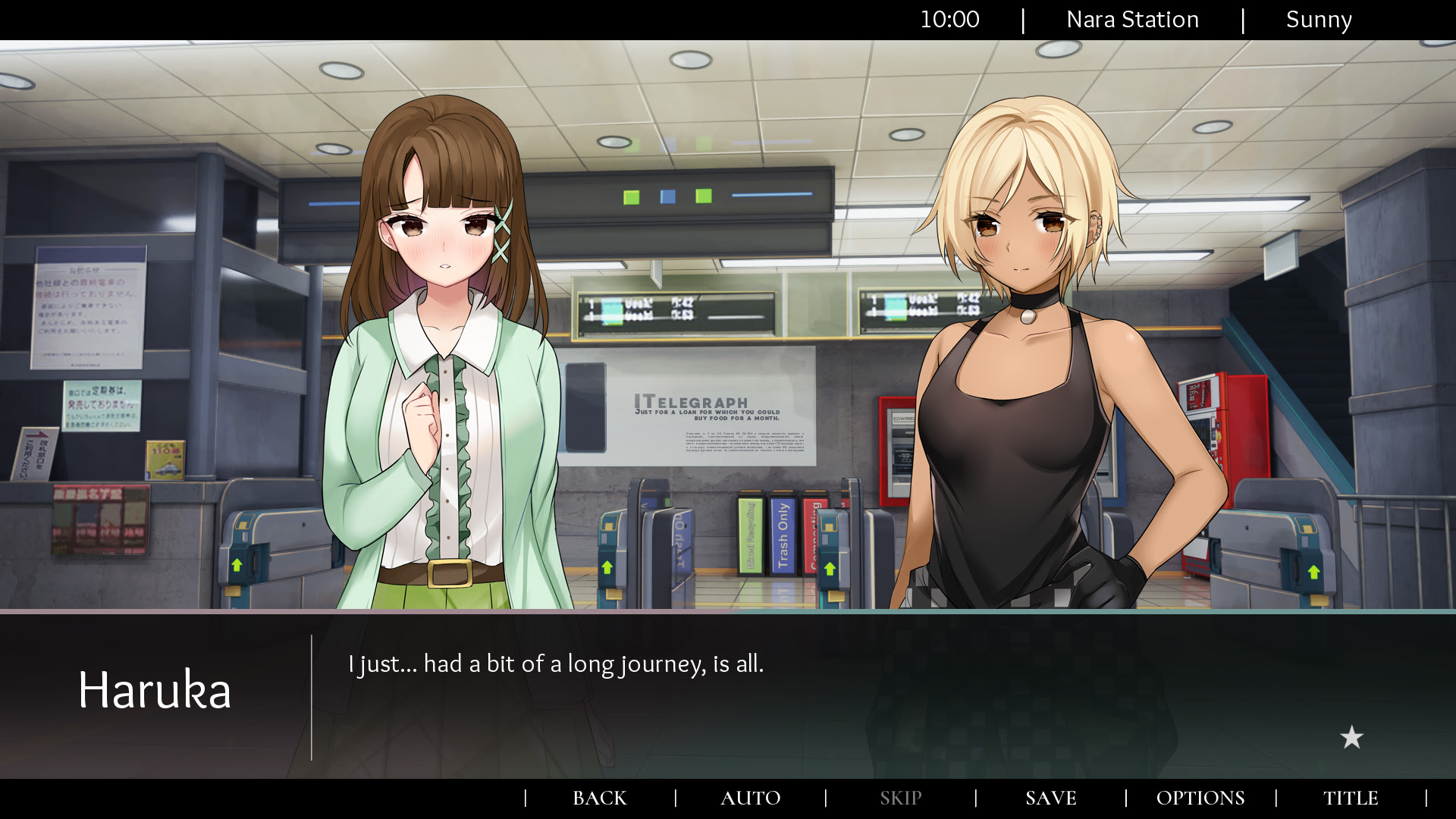Open the SAVE game menu
This screenshot has height=819, width=1456.
click(x=1050, y=798)
